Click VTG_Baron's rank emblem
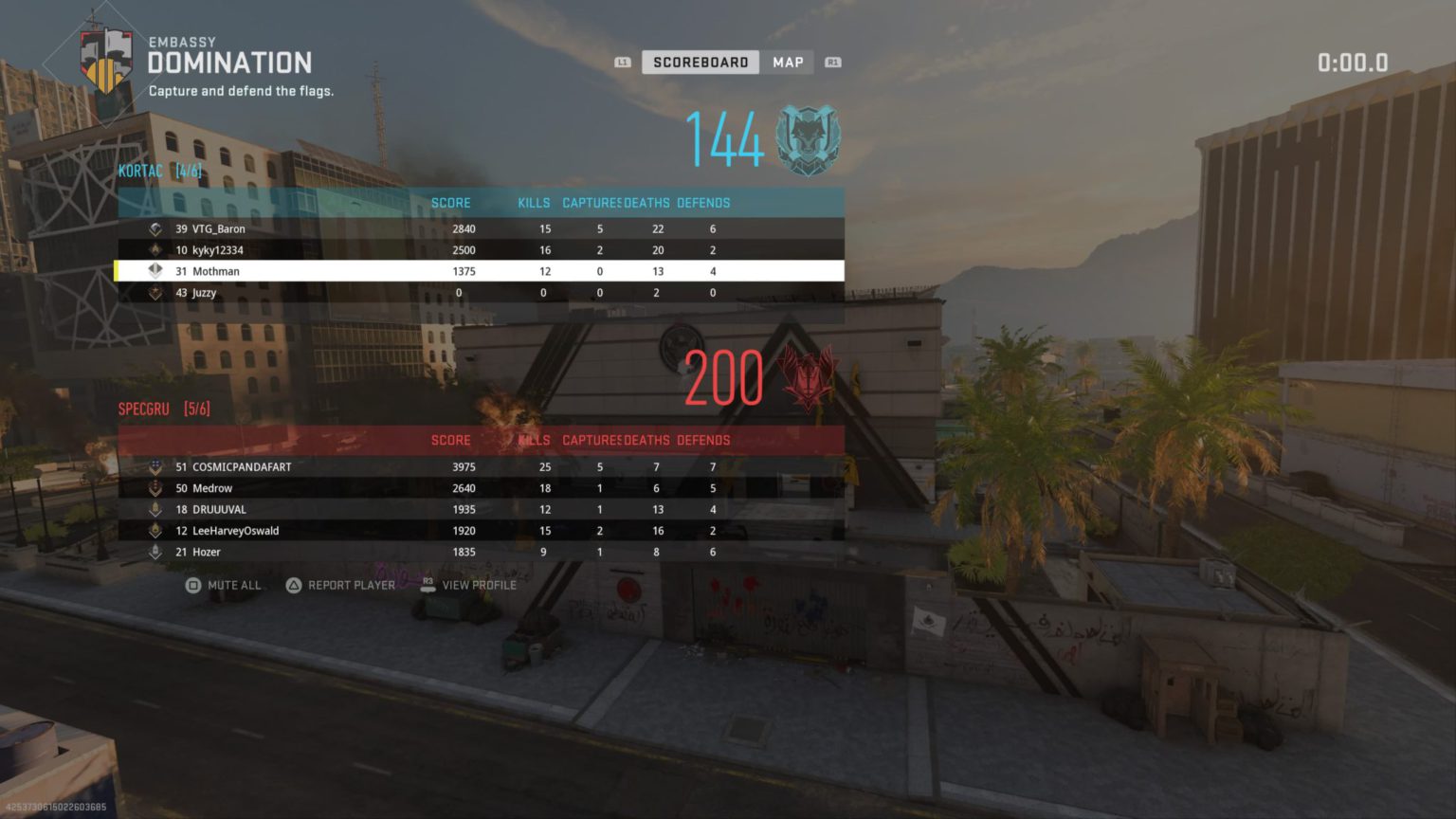The height and width of the screenshot is (819, 1456). pyautogui.click(x=155, y=228)
